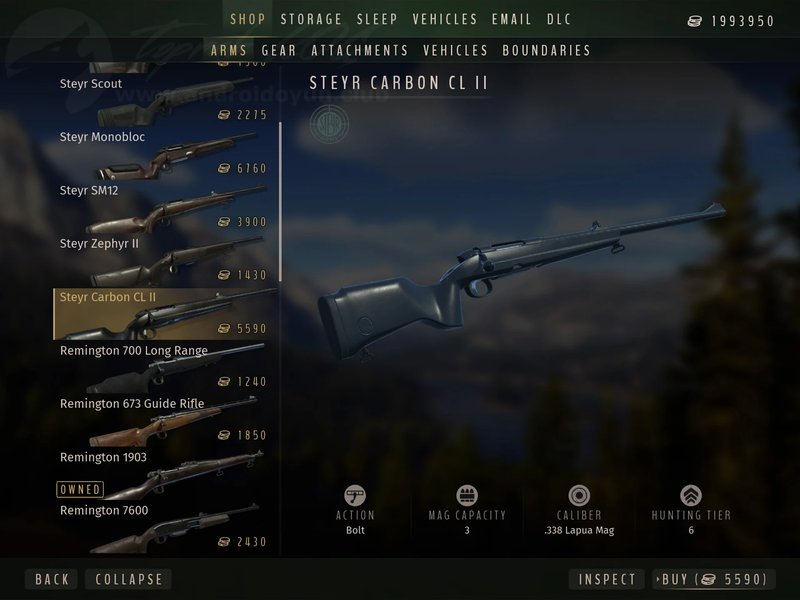
Task: Select the Steyr Scout rifle
Action: (160, 98)
